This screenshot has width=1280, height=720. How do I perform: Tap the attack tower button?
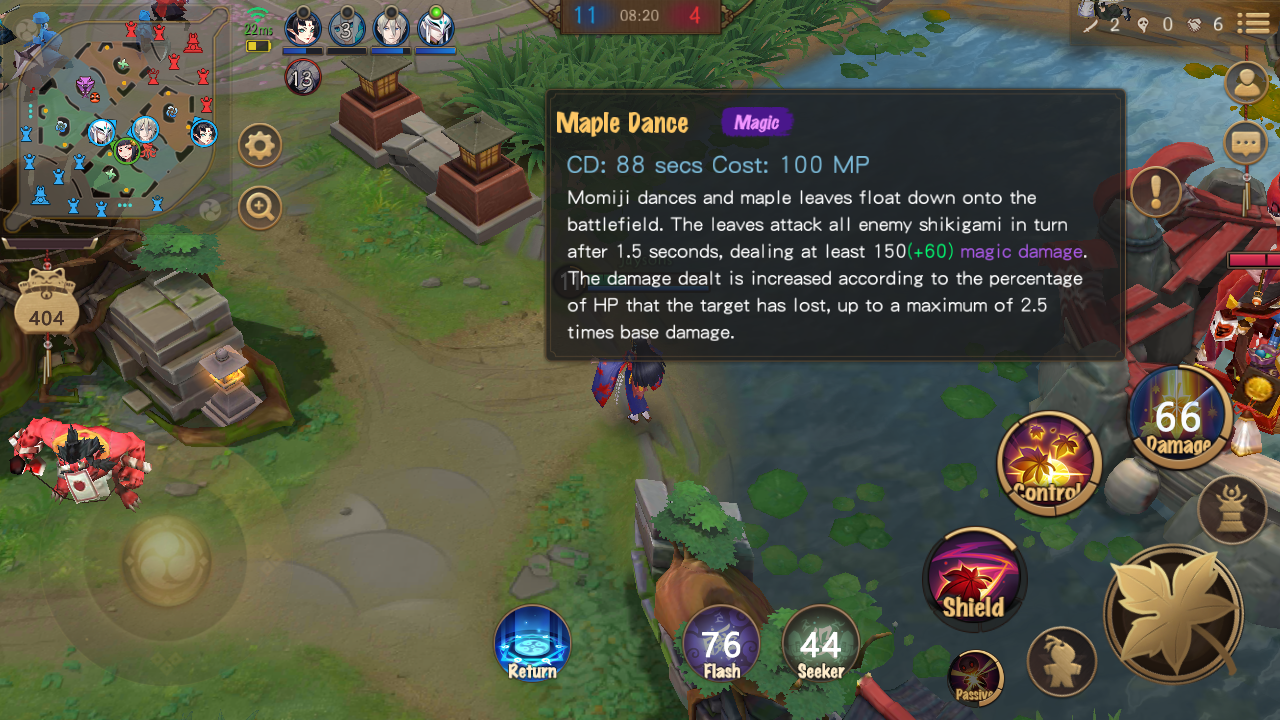tap(1231, 509)
